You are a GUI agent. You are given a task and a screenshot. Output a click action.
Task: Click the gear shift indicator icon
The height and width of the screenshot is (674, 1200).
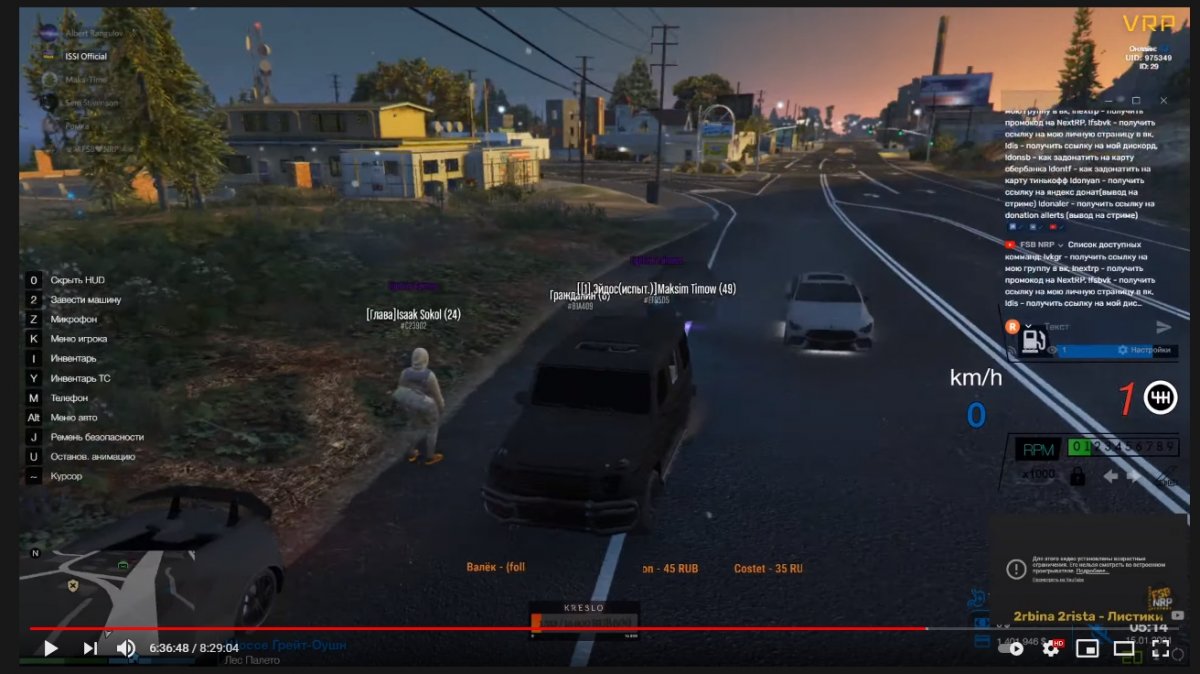1160,397
